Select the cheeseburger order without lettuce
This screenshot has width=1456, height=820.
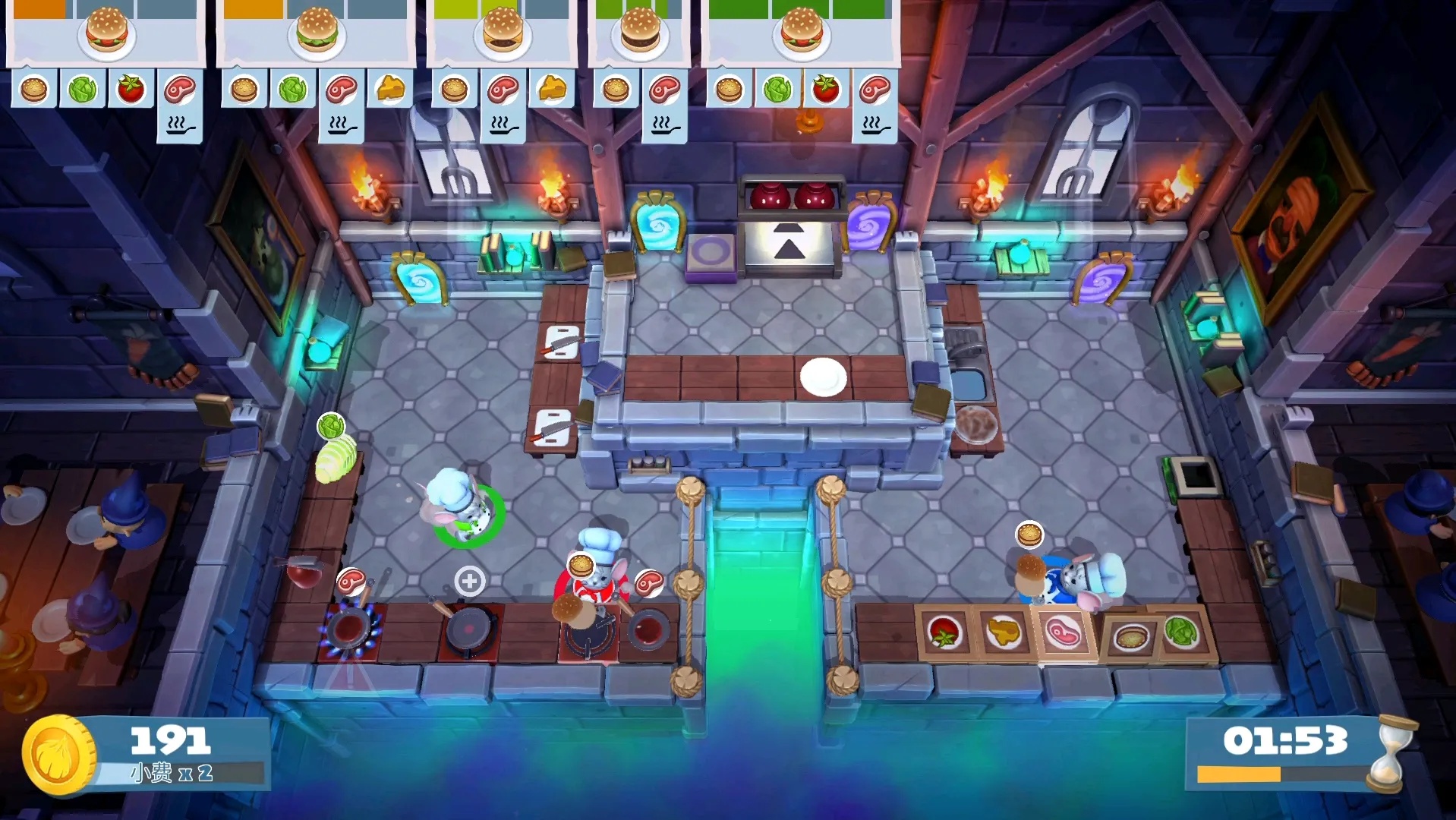502,34
